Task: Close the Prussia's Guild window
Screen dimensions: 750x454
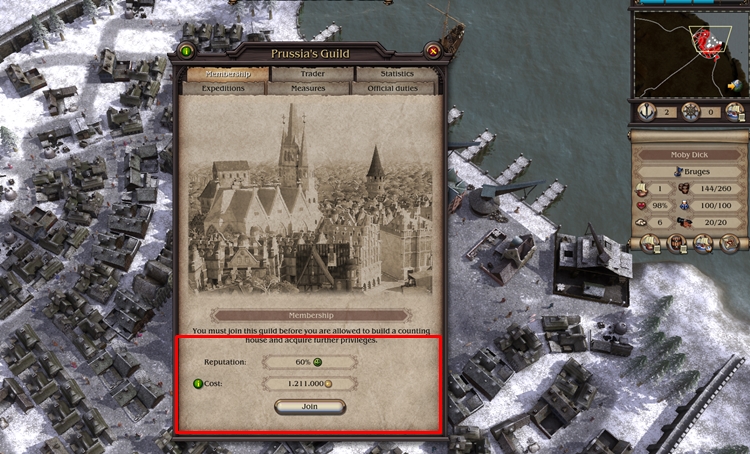Action: click(433, 50)
